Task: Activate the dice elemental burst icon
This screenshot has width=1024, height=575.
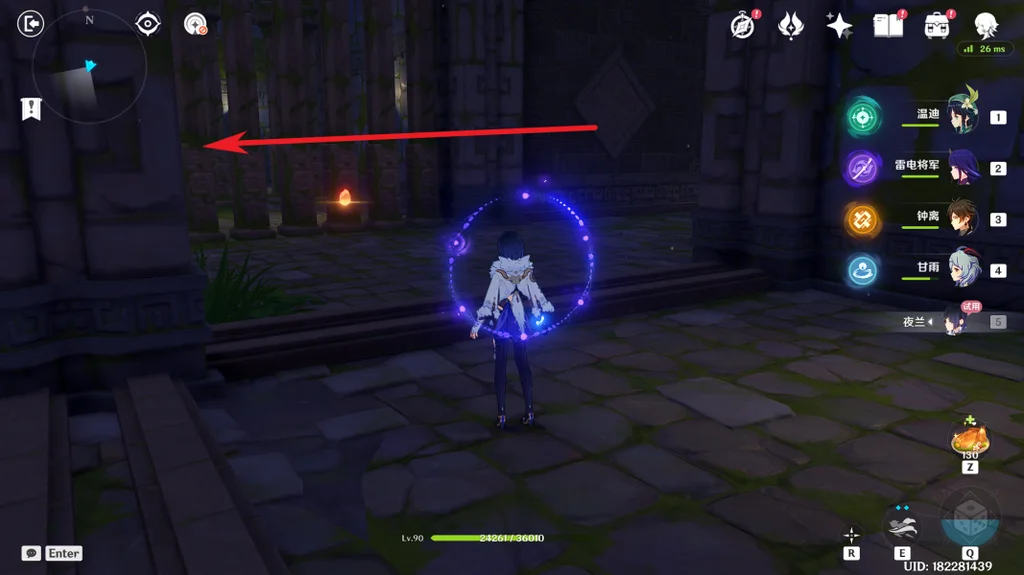Action: 968,518
